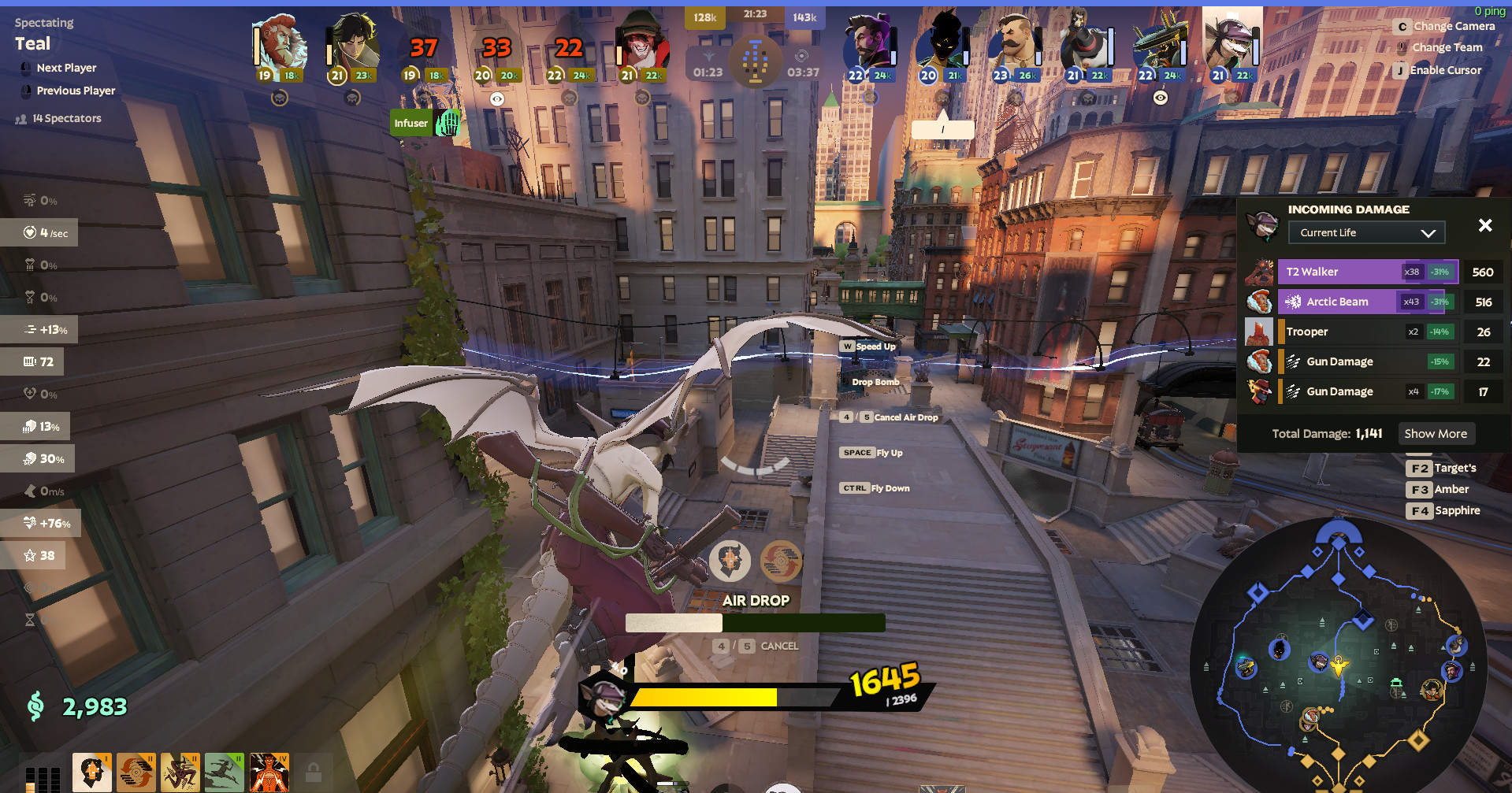Click the Arctic Beam damage entry icon

(1259, 302)
